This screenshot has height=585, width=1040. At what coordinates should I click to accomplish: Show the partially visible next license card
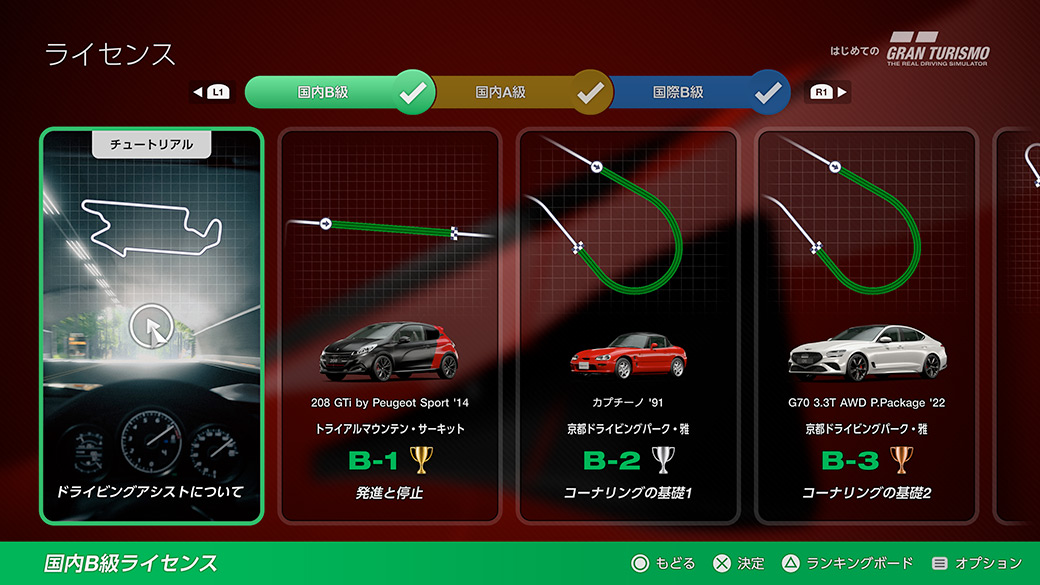pos(1020,326)
